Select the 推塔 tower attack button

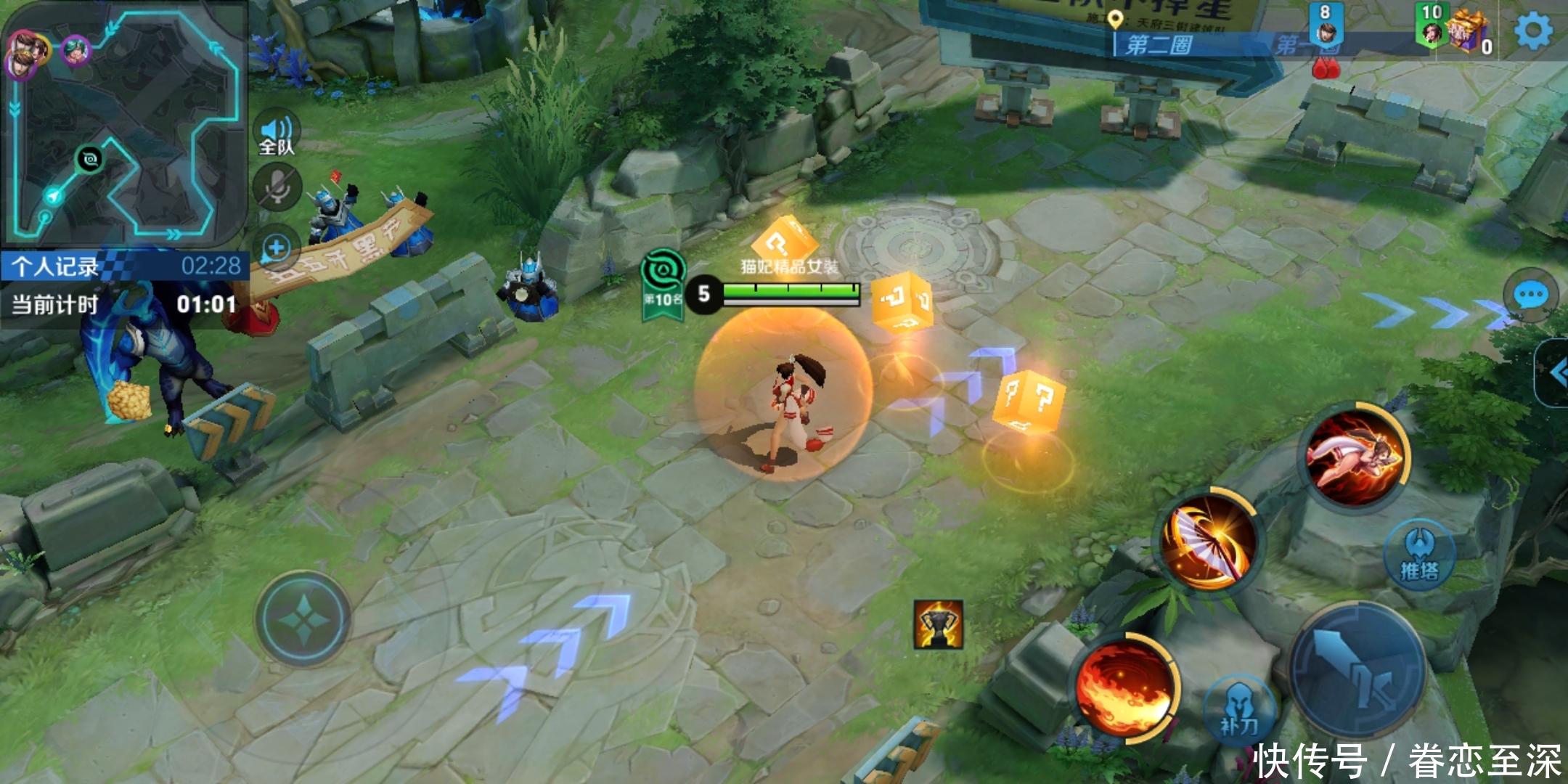pyautogui.click(x=1419, y=555)
